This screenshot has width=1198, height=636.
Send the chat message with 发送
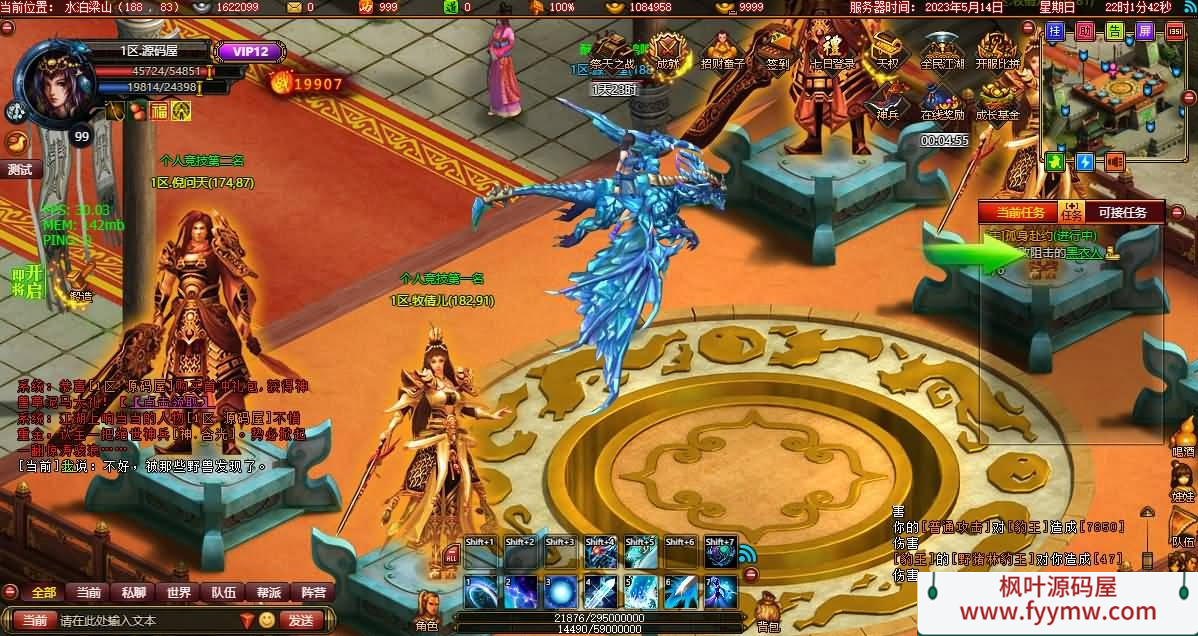click(300, 620)
